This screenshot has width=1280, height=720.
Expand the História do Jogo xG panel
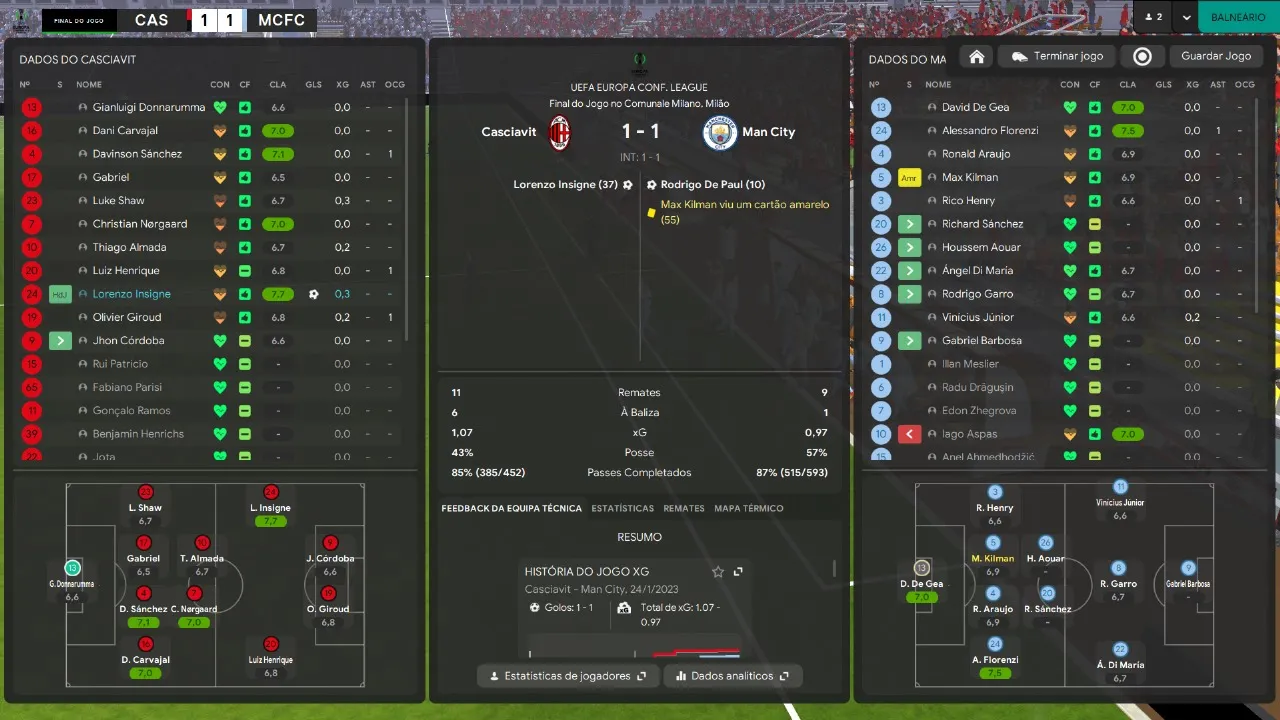tap(738, 572)
